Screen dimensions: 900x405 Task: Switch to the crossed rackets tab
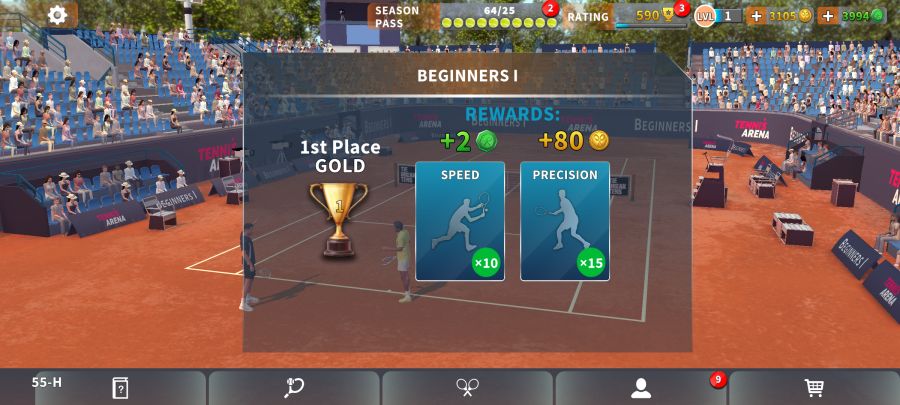click(x=468, y=388)
